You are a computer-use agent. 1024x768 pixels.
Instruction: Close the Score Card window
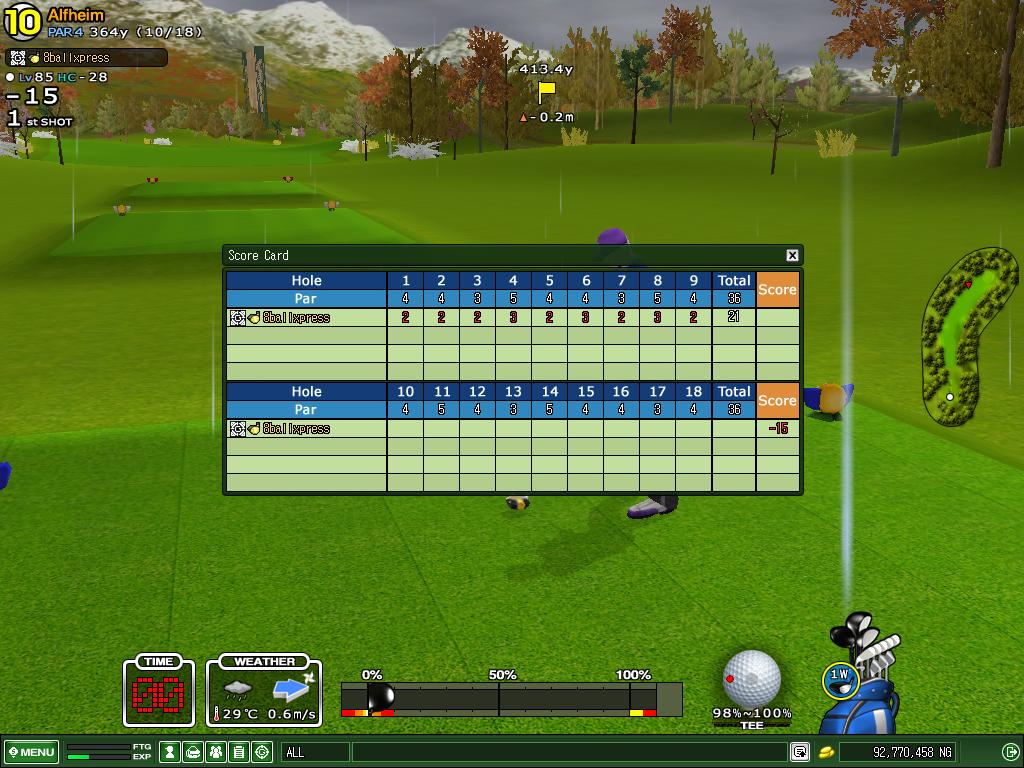[792, 255]
